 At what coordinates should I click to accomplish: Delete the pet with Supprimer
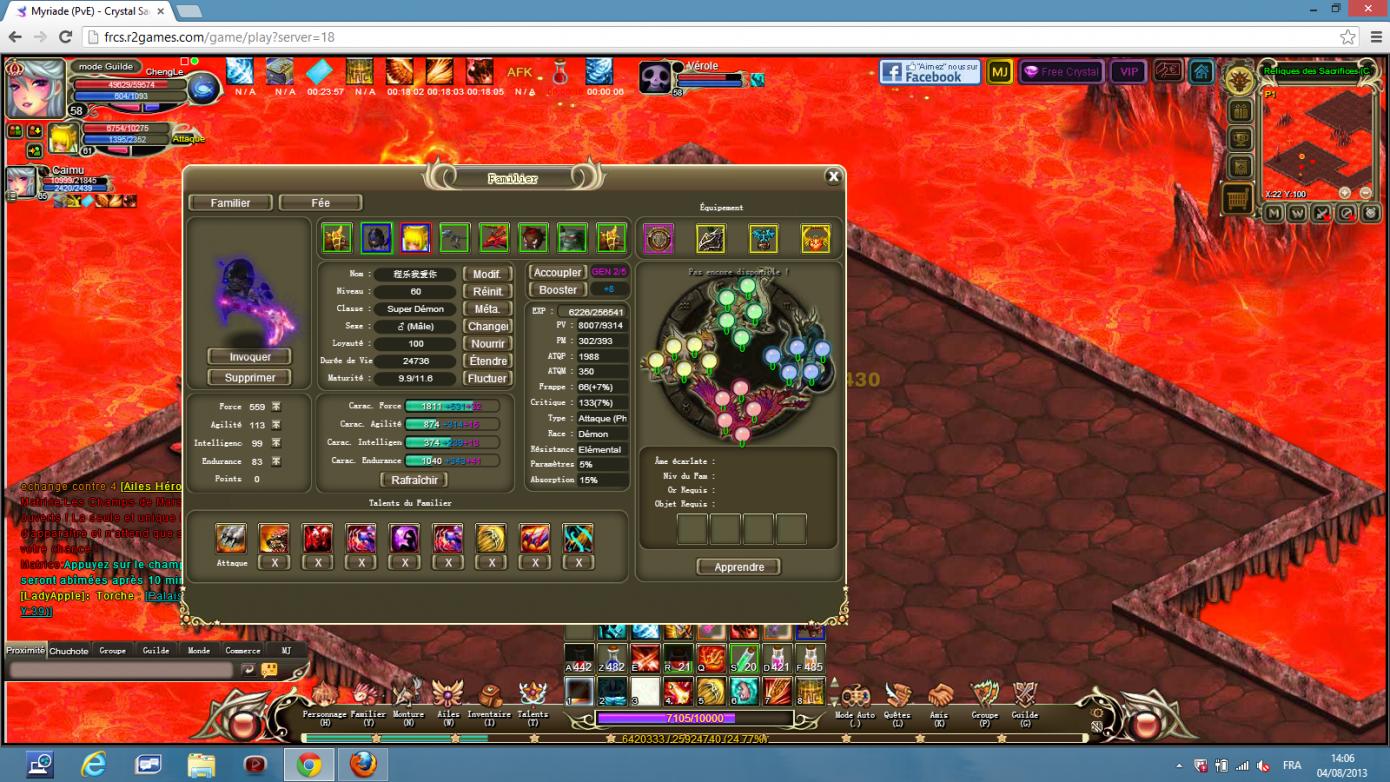(x=250, y=378)
